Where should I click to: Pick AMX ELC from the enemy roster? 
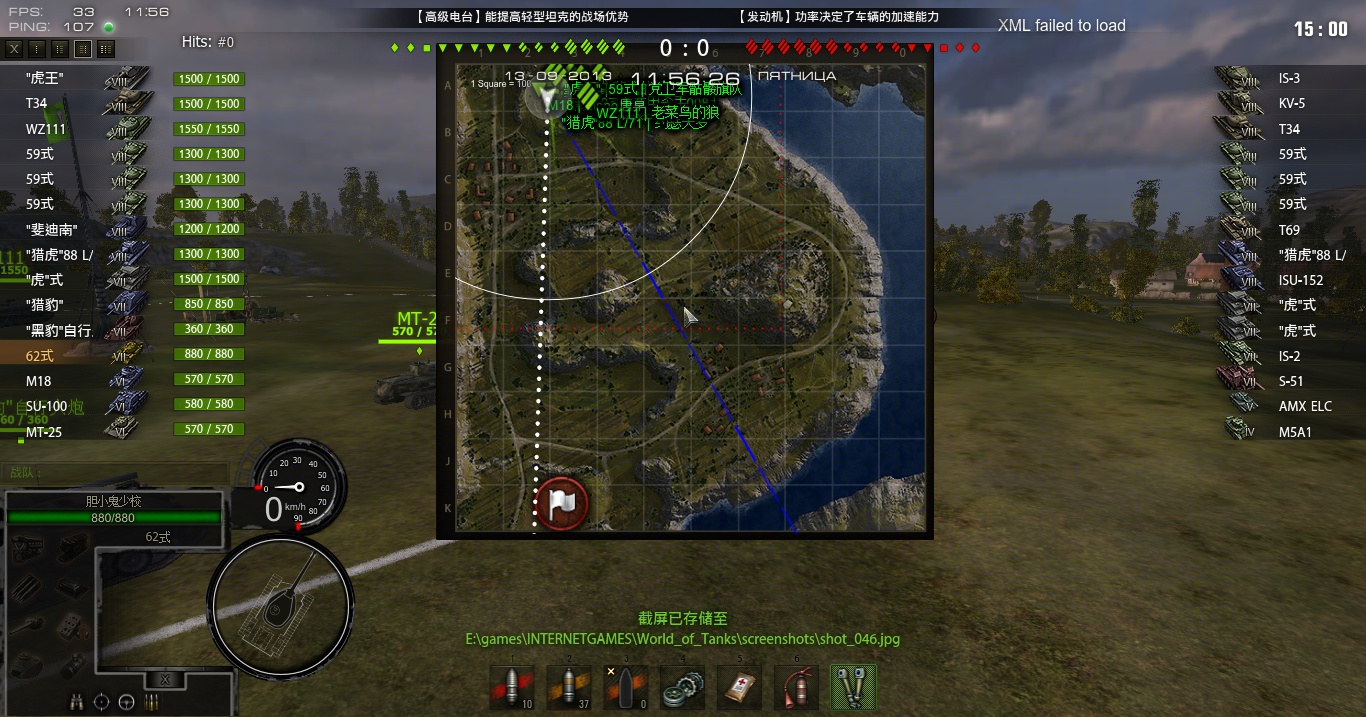pos(1290,406)
